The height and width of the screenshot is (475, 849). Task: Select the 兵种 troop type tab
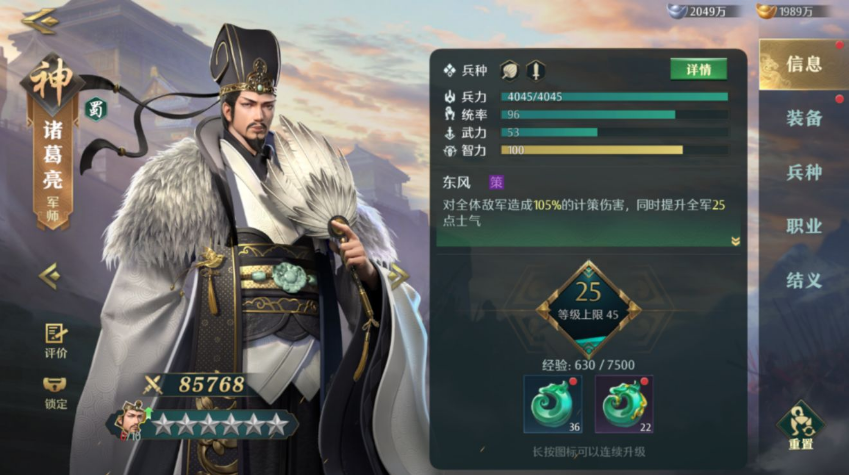pyautogui.click(x=803, y=172)
